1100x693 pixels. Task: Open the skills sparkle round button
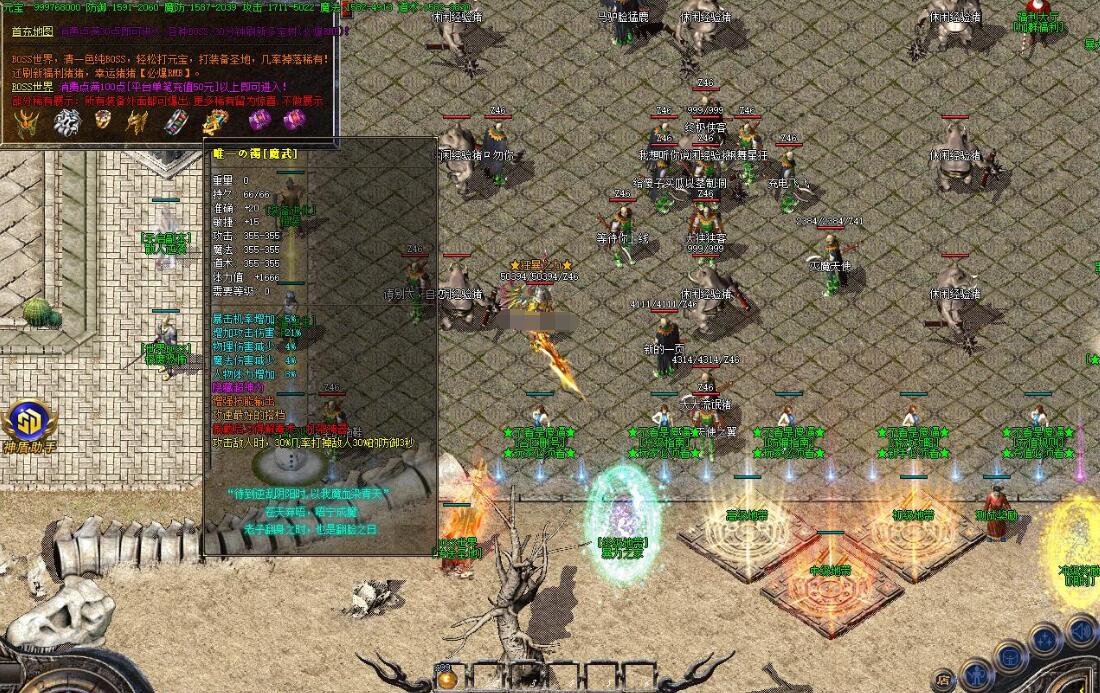1045,640
